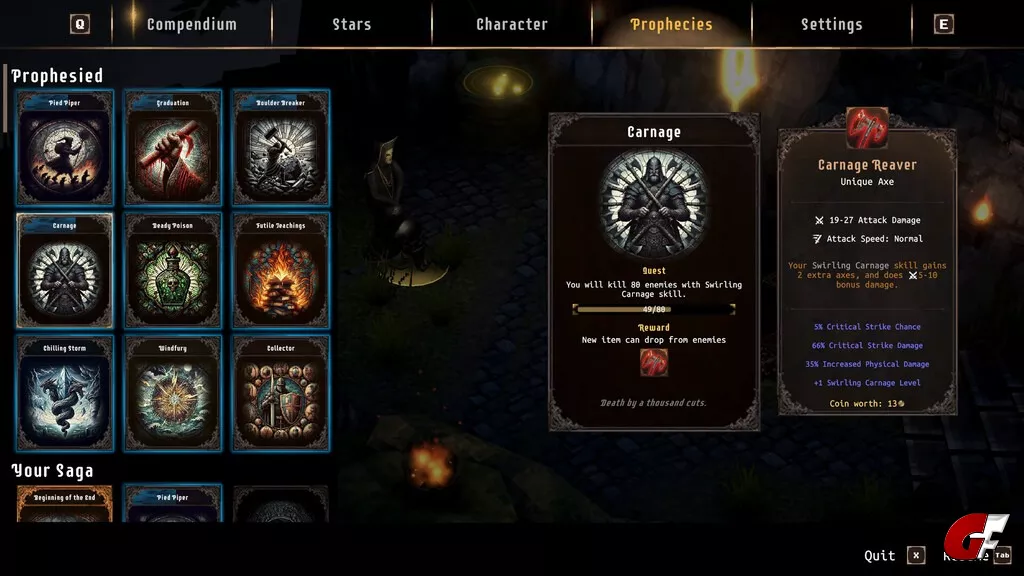Click the Carnage Reaver reward icon in quest panel
Screen dimensions: 1024x576
[x=654, y=363]
